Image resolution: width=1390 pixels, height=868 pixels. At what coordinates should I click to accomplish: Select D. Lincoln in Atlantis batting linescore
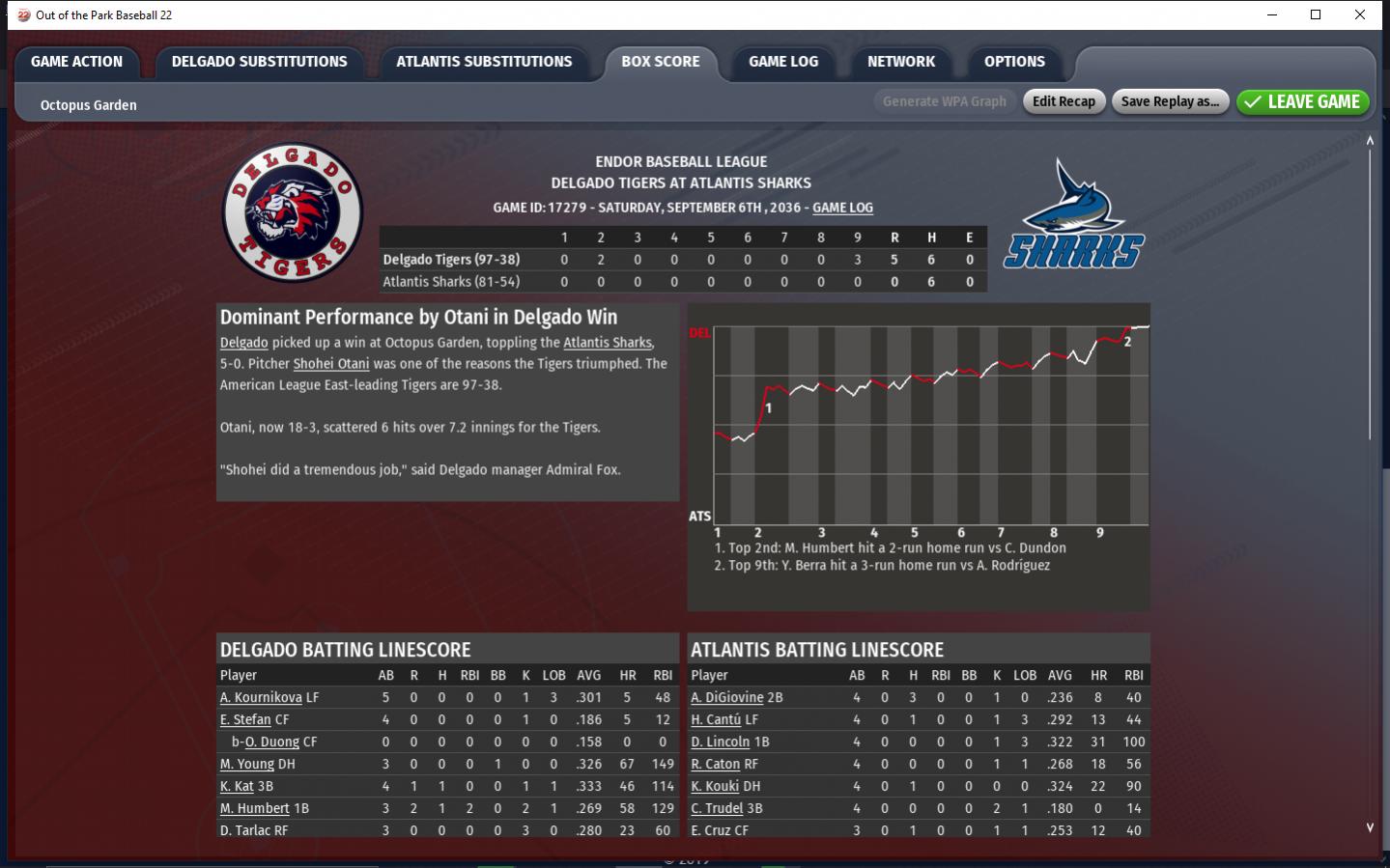721,742
